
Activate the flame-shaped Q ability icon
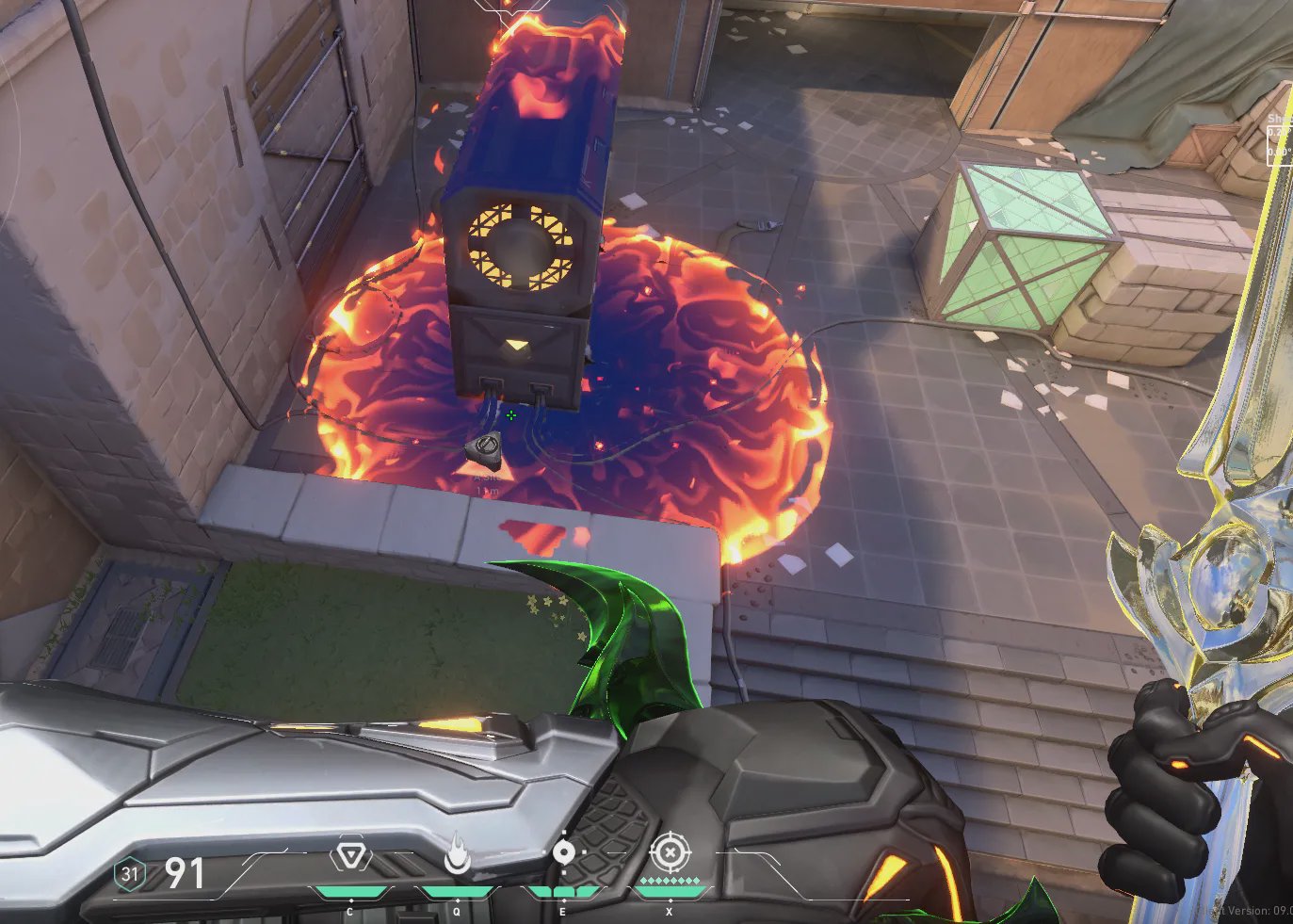pyautogui.click(x=457, y=853)
